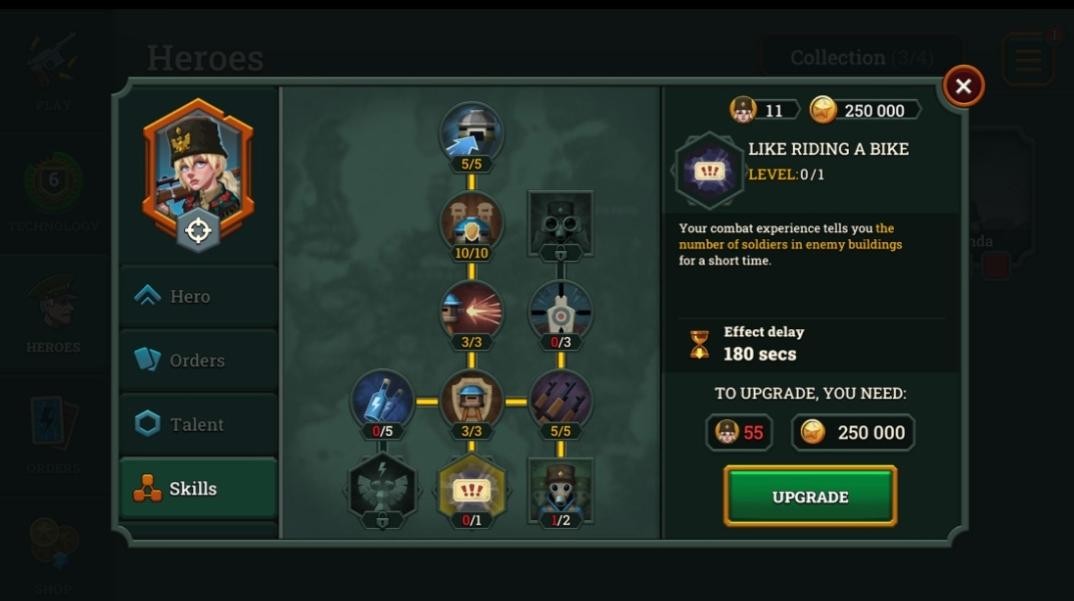The width and height of the screenshot is (1074, 601).
Task: Switch to the Talent tab
Action: click(198, 424)
